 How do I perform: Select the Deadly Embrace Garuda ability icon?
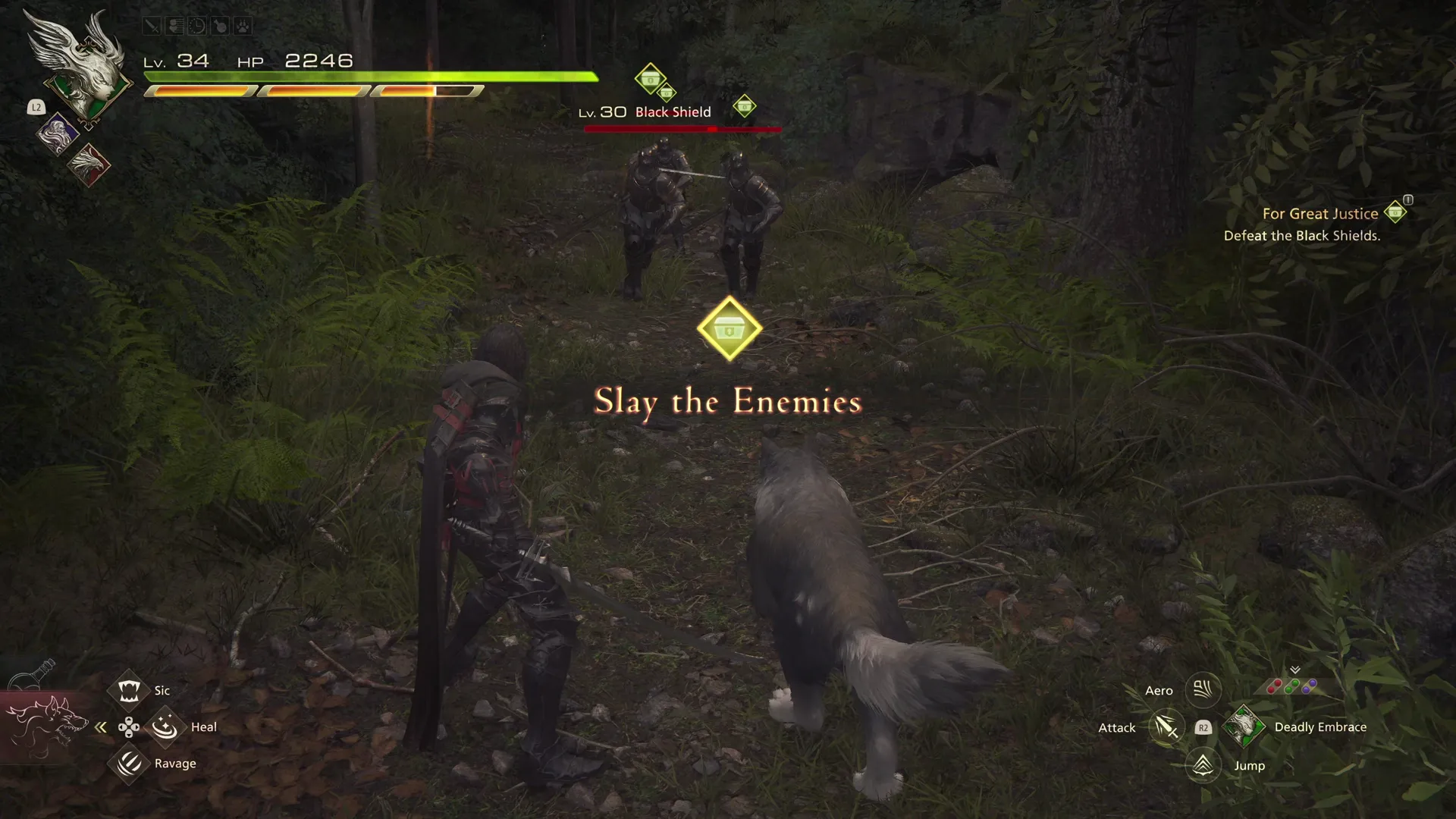[x=1244, y=726]
